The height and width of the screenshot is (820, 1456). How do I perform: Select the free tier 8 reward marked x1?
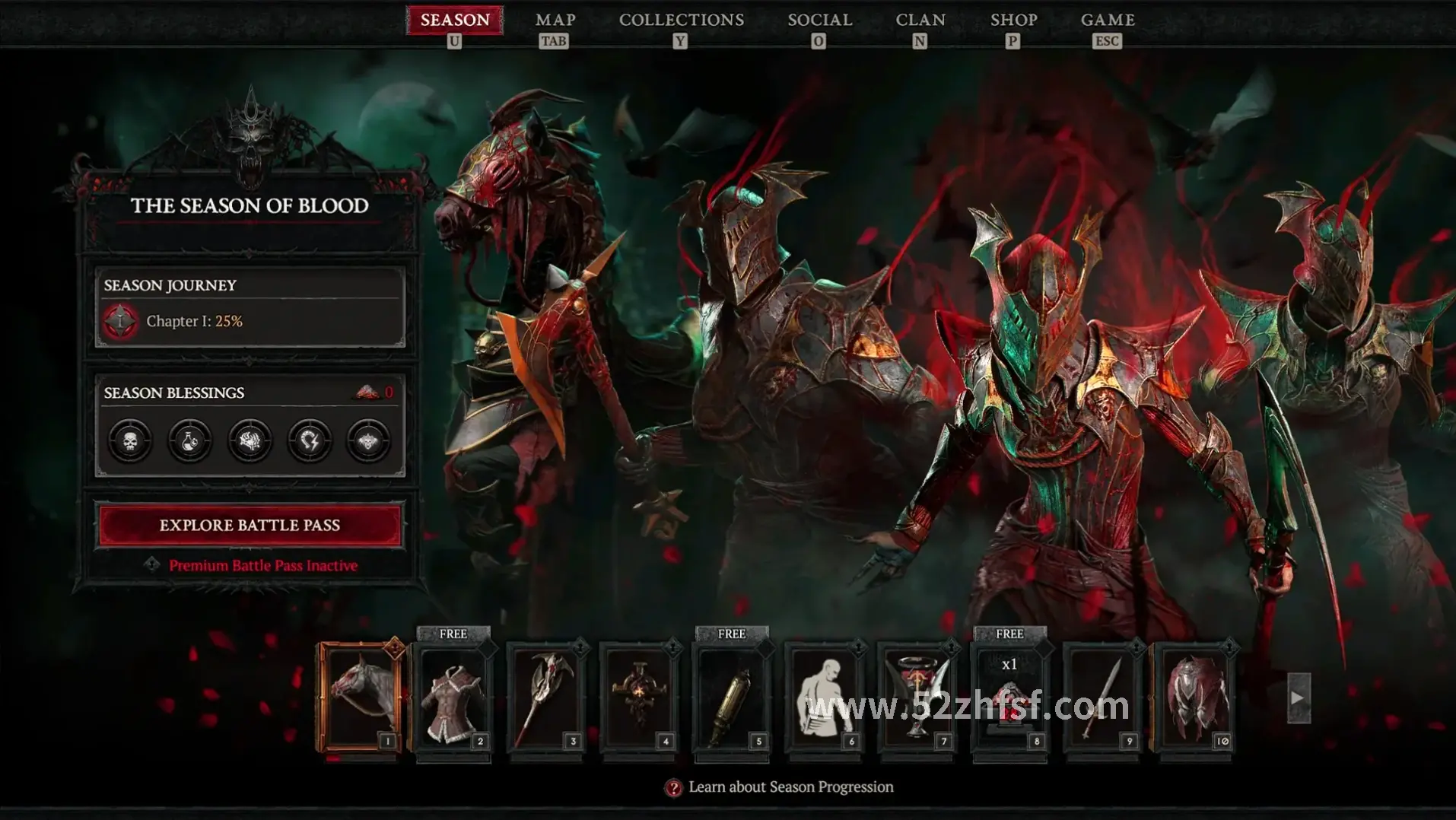(1010, 698)
